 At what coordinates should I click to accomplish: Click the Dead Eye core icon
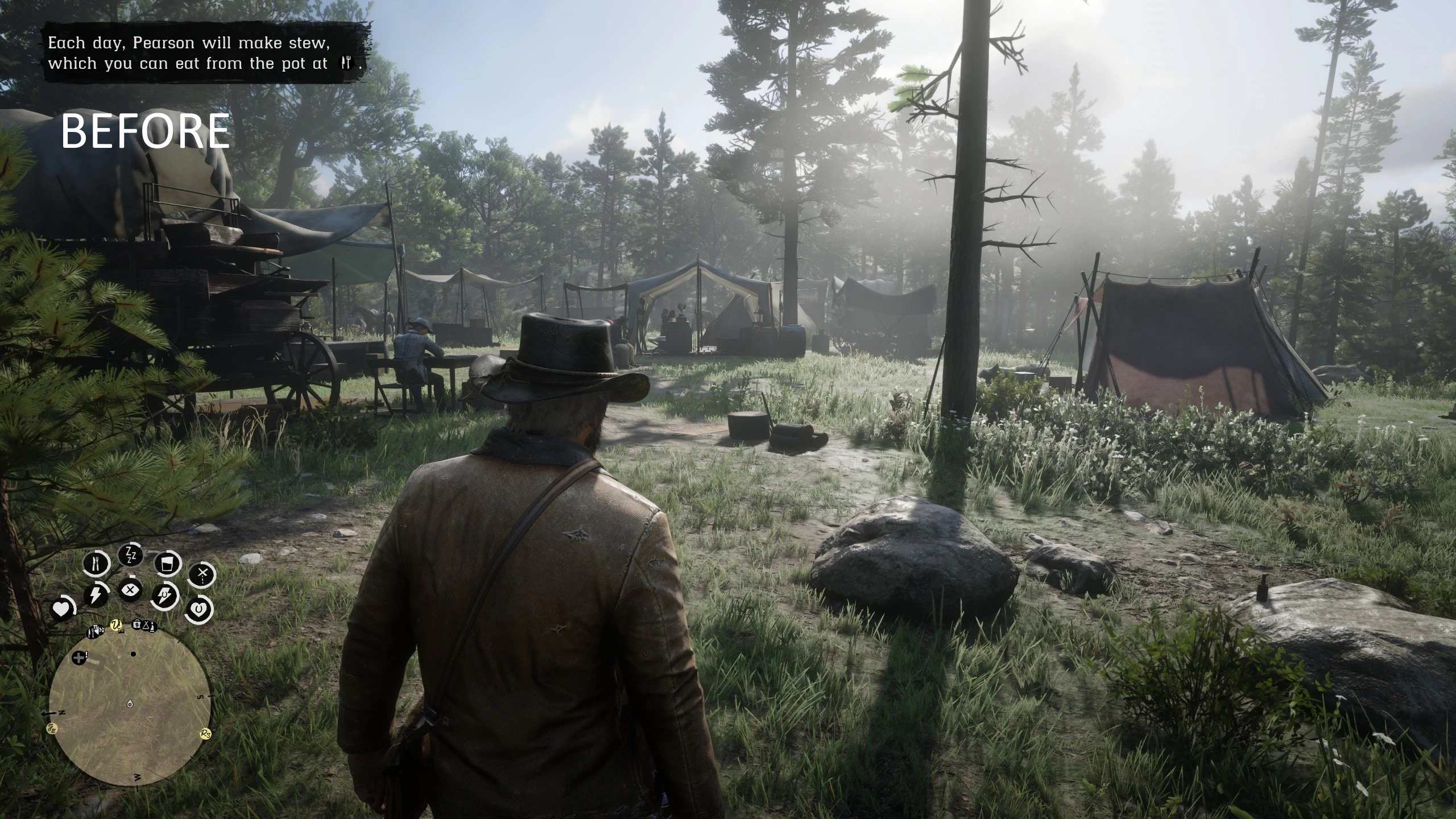pyautogui.click(x=131, y=590)
